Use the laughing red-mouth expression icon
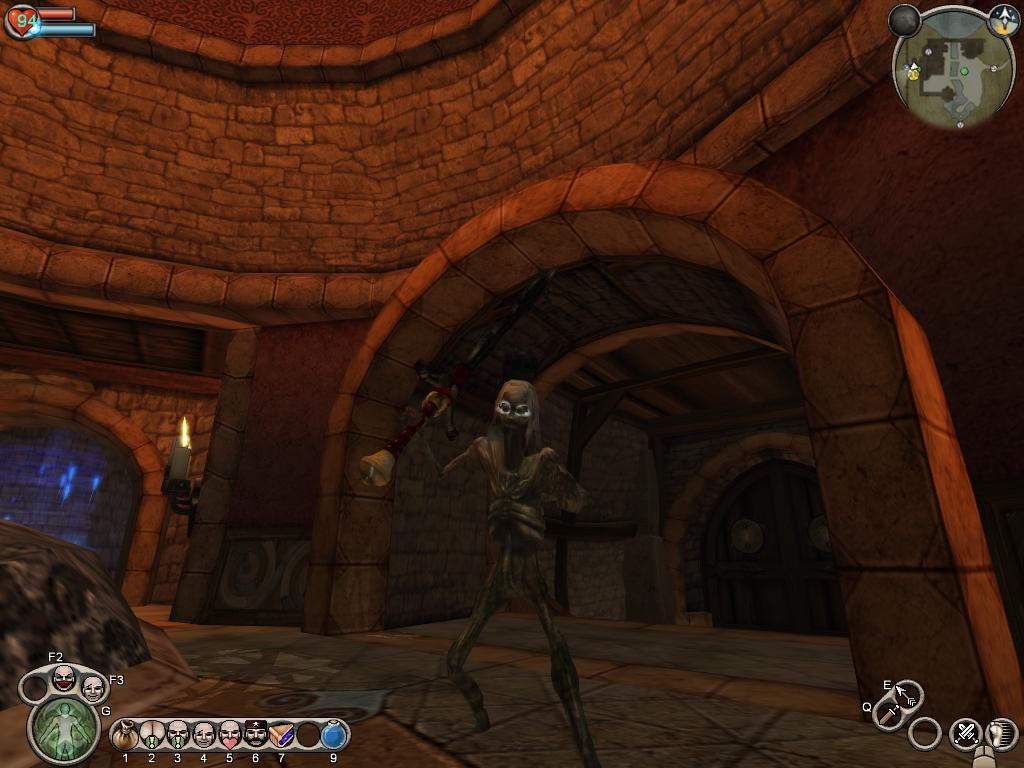 pyautogui.click(x=63, y=680)
